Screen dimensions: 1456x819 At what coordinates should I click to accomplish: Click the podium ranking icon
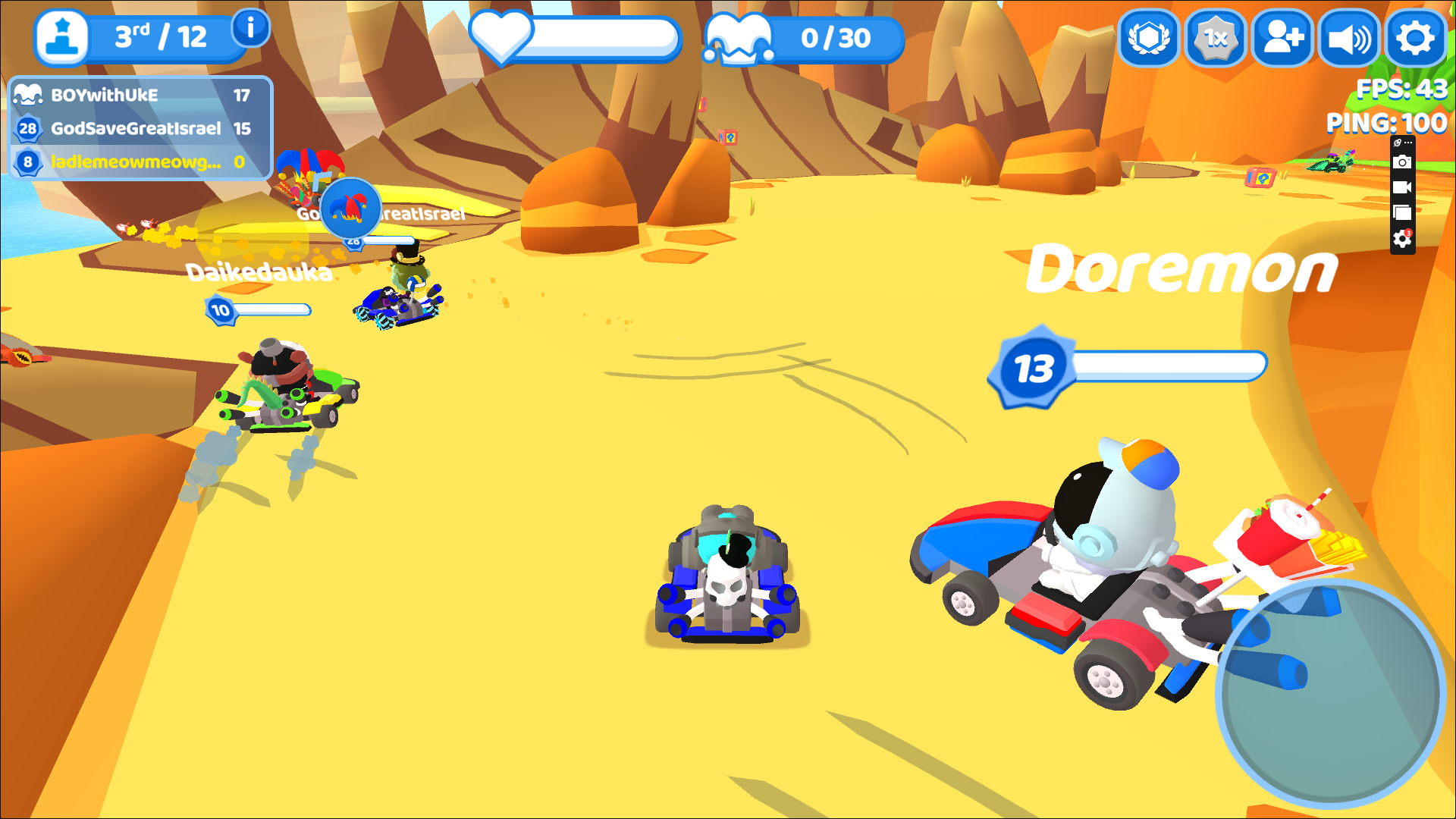[x=62, y=38]
